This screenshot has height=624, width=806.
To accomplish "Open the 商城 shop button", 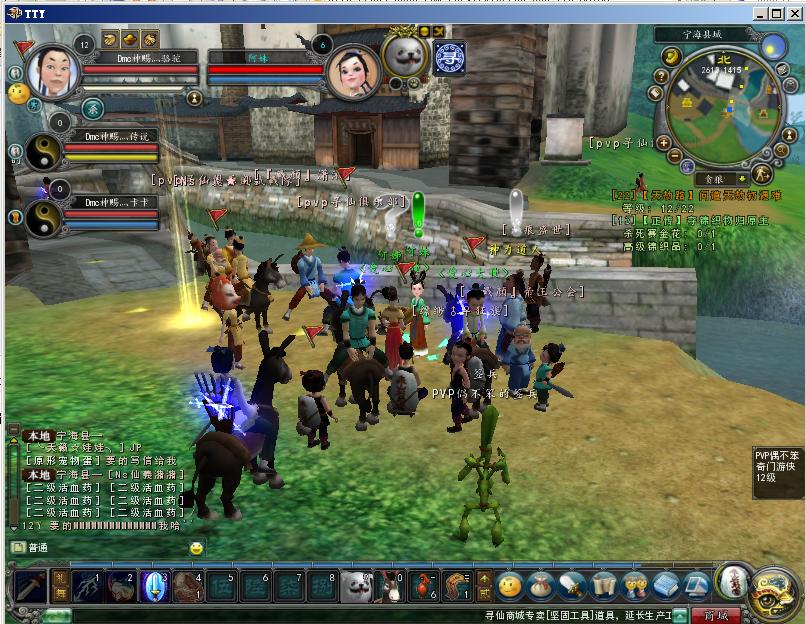I will point(716,614).
